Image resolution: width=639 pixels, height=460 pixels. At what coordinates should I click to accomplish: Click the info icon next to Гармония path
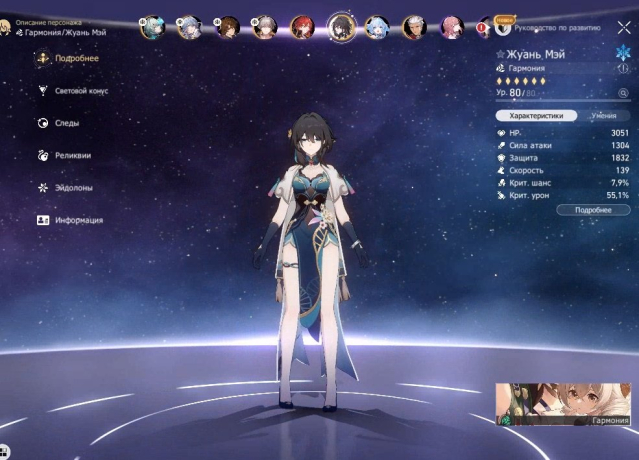(624, 68)
